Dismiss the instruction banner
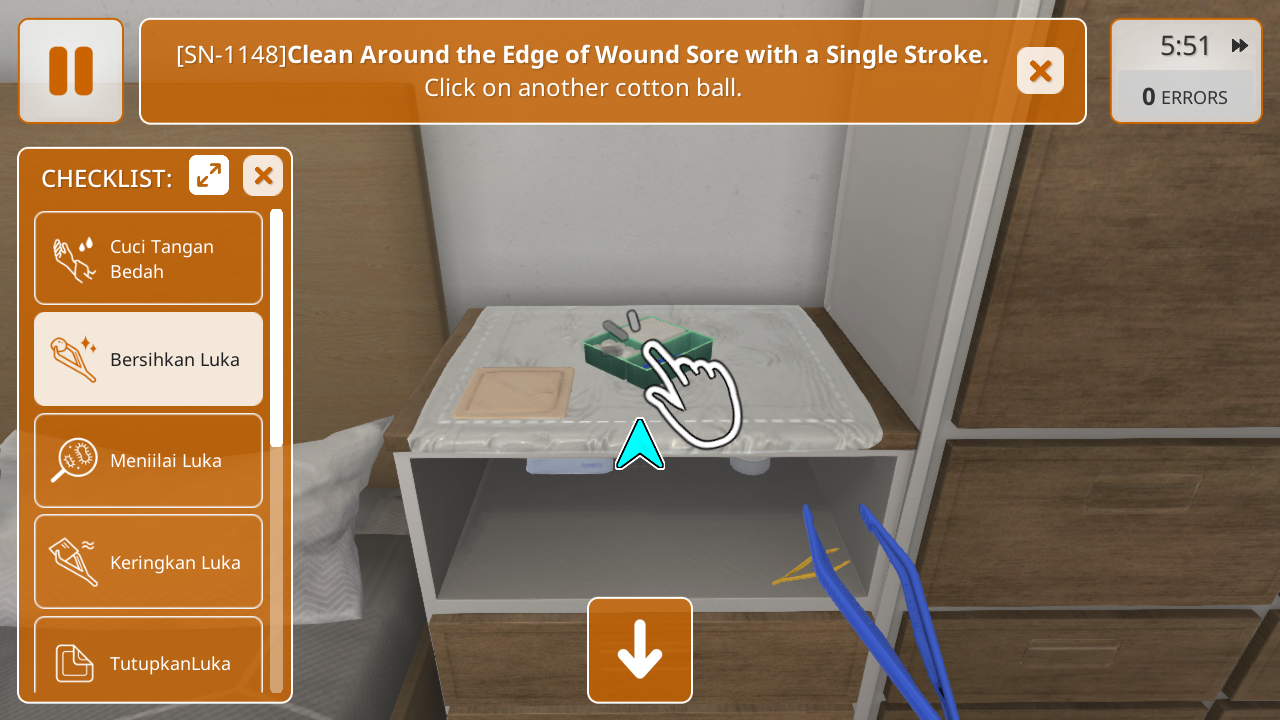Screen dimensions: 1280x720 (x=1040, y=71)
